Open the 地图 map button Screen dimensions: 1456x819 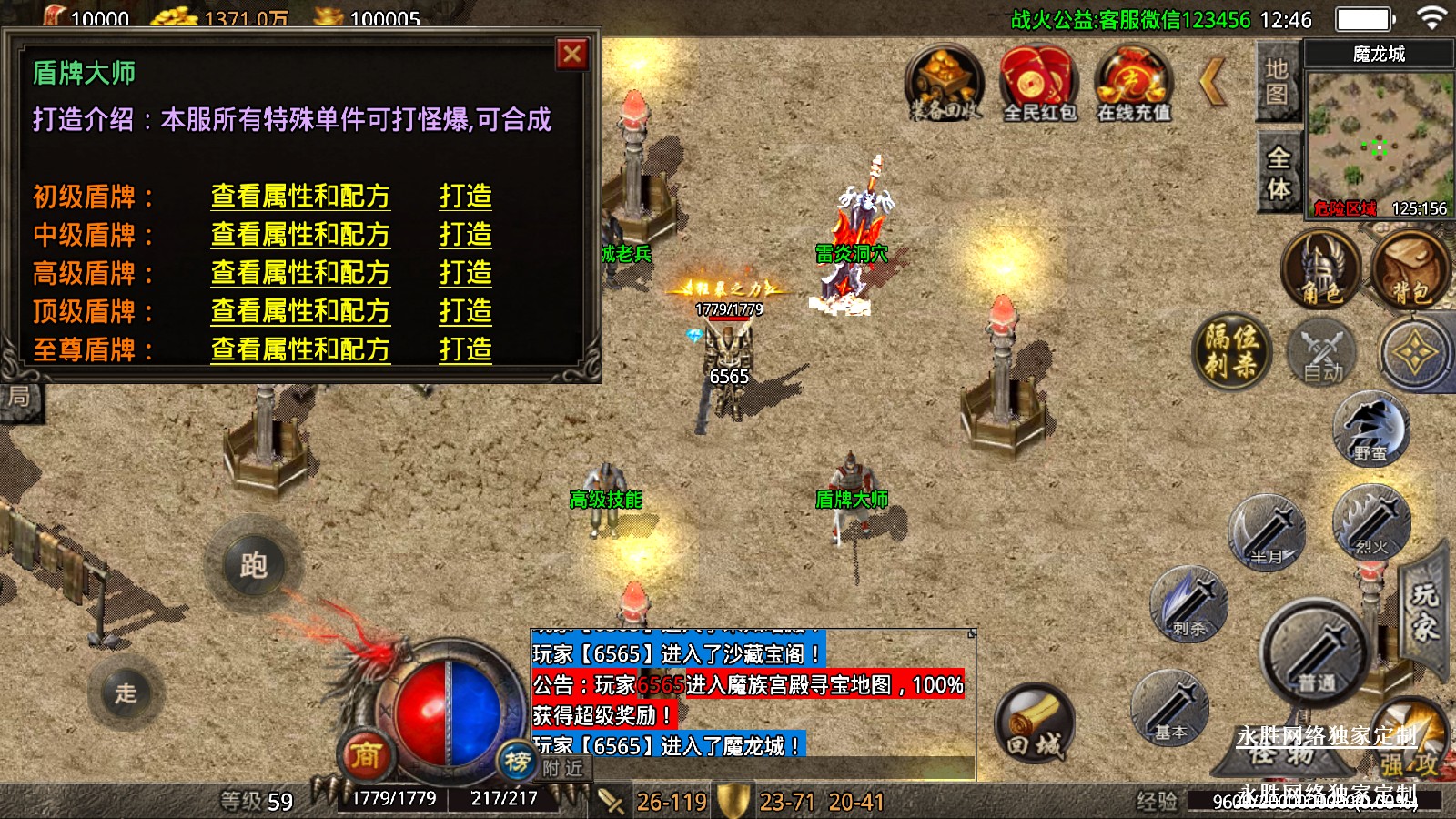tap(1277, 82)
